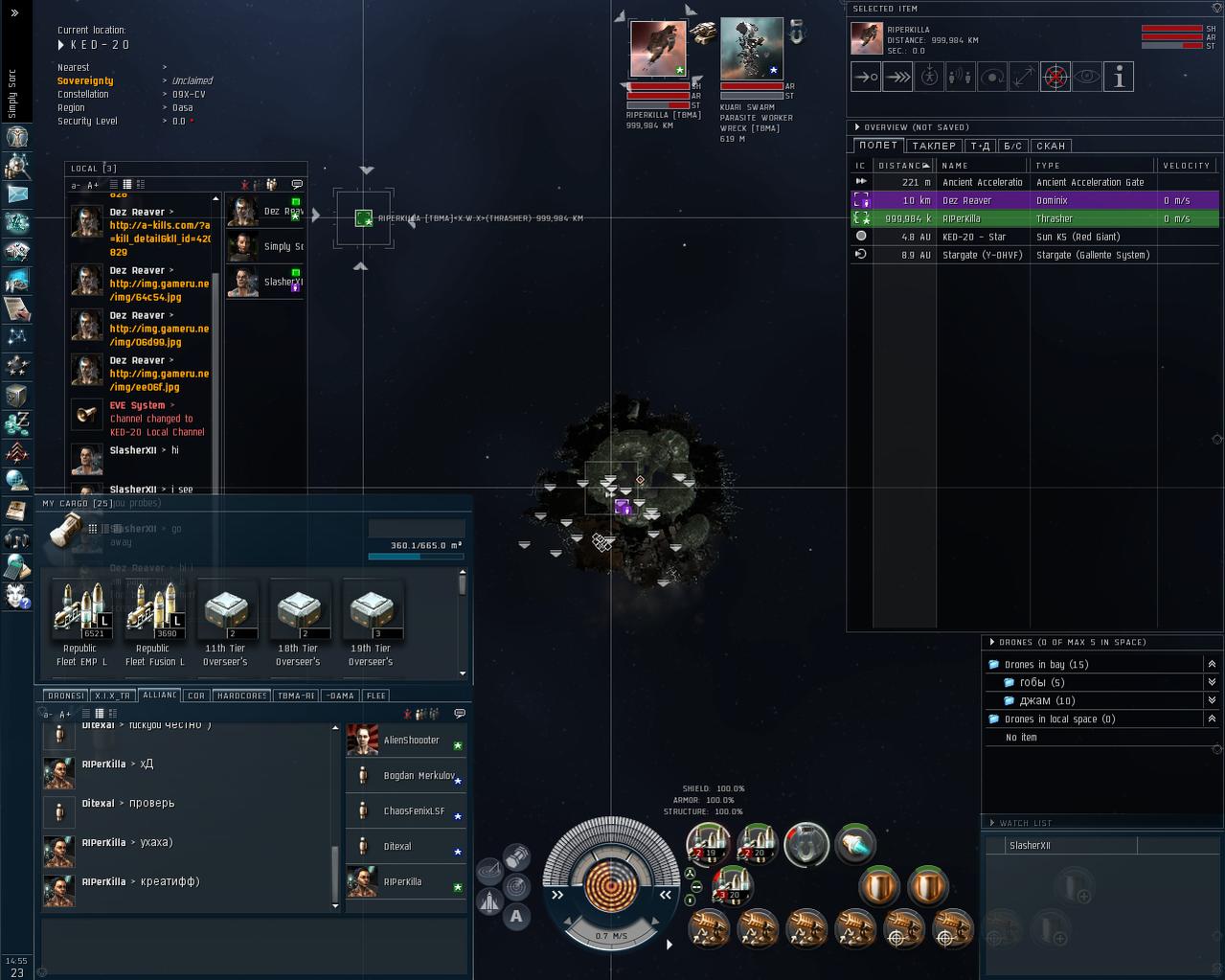1225x980 pixels.
Task: Select Dez Reaver's Dominix in the overview
Action: [x=1034, y=200]
